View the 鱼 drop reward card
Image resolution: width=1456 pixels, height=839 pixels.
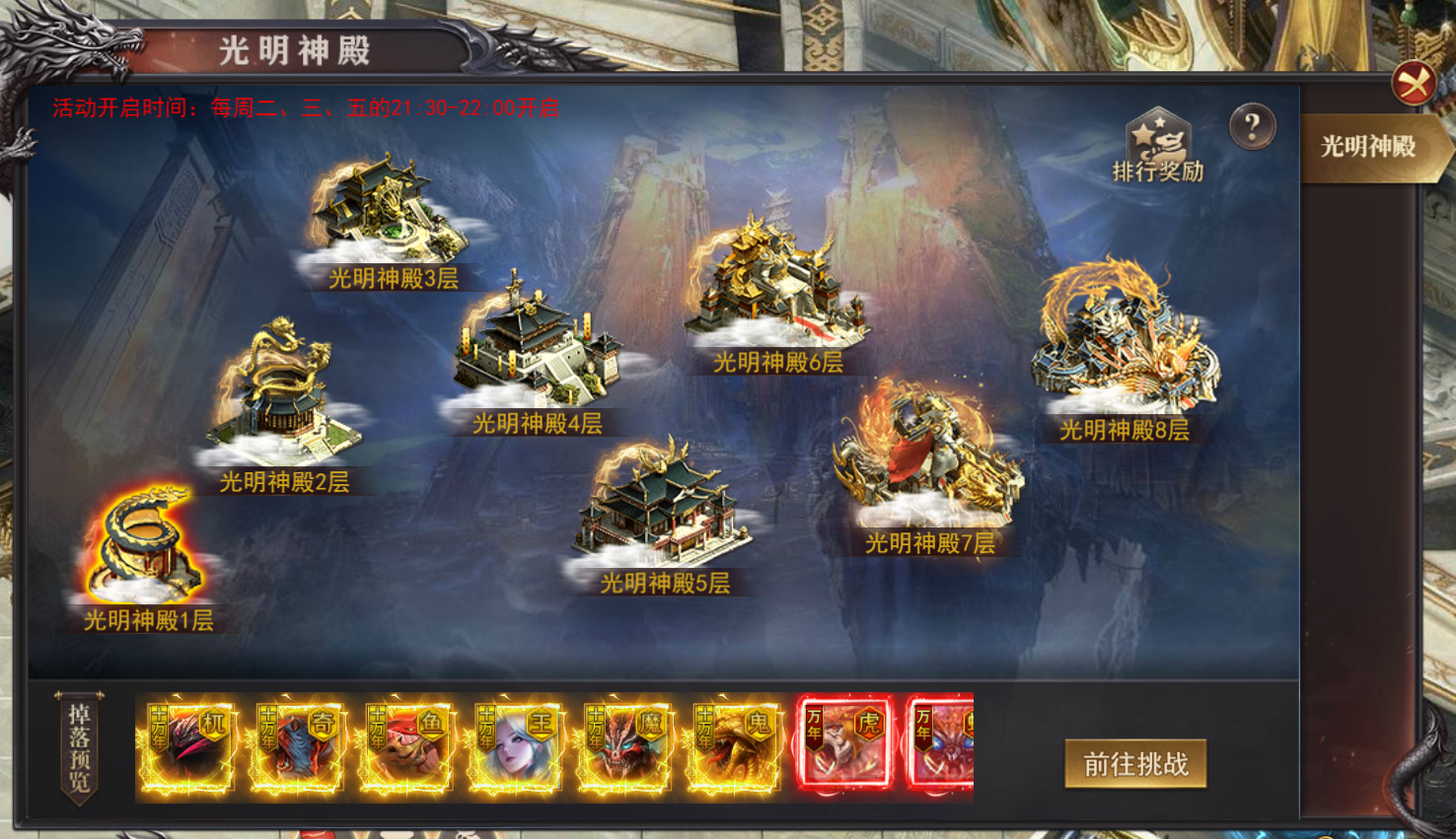[406, 748]
